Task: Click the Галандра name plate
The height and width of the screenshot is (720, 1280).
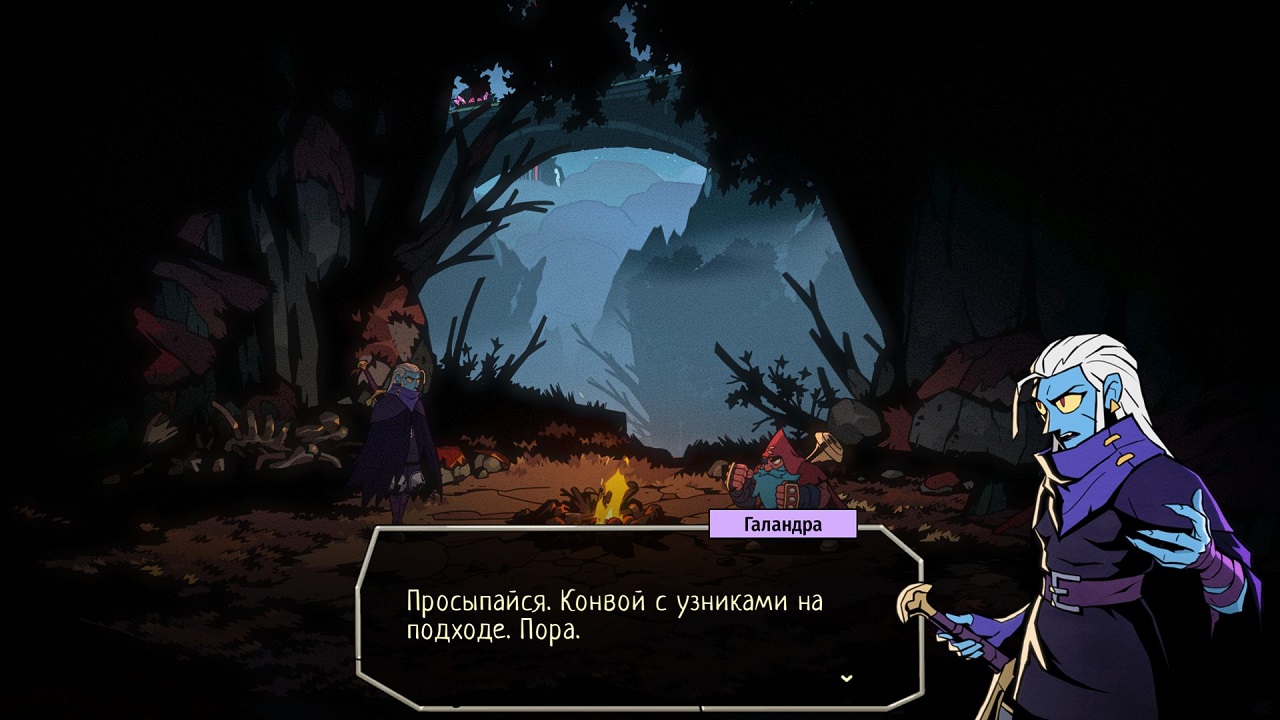Action: tap(781, 521)
